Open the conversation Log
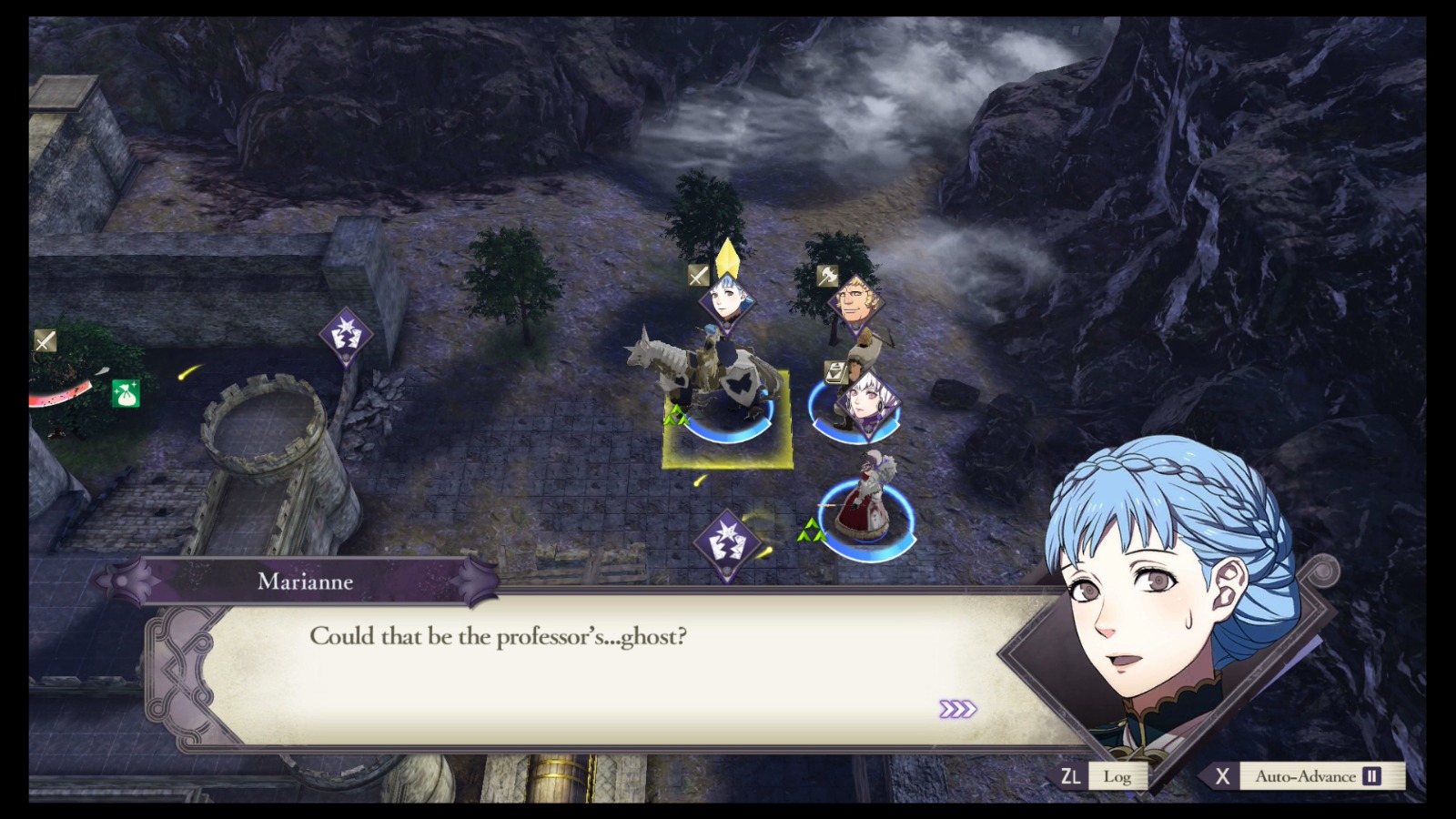This screenshot has height=819, width=1456. coord(1117,776)
